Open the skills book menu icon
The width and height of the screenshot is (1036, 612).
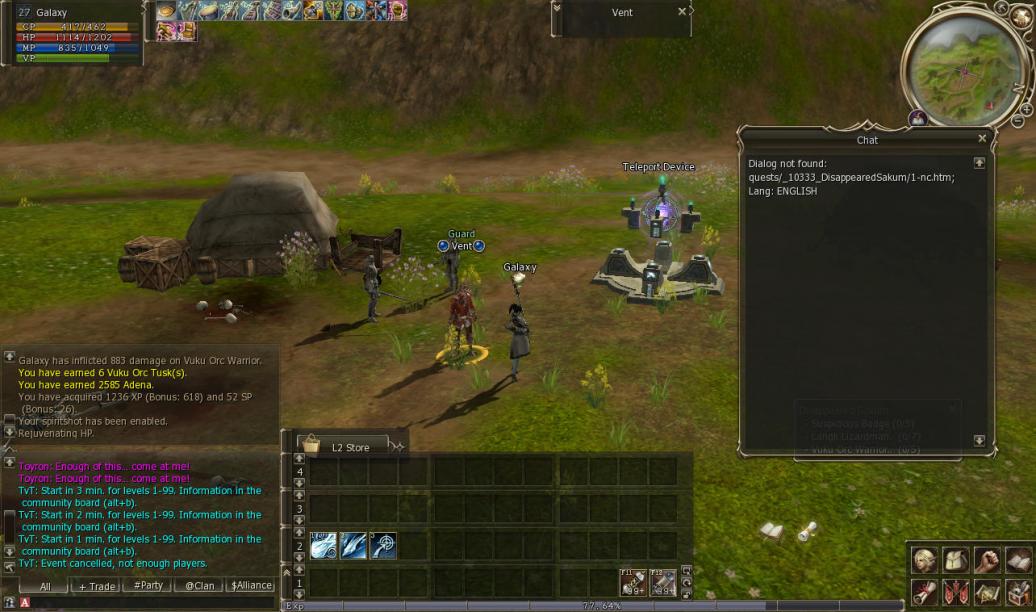point(1018,561)
